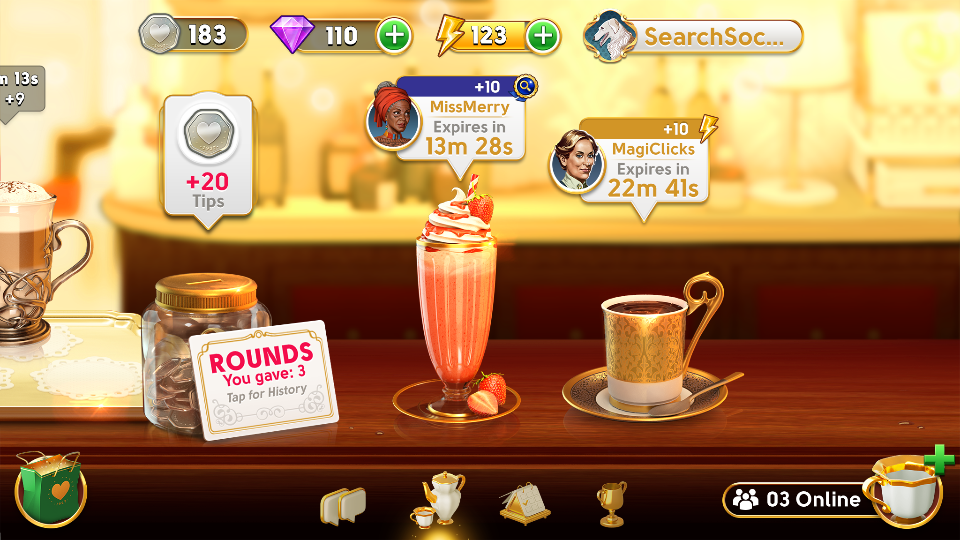The height and width of the screenshot is (540, 960).
Task: Add more purple gems with the plus button
Action: 394,36
